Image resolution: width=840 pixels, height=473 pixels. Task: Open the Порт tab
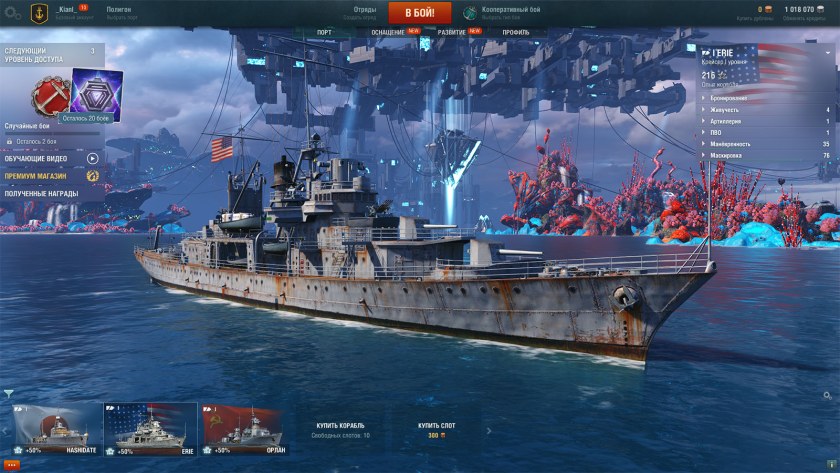tap(324, 32)
